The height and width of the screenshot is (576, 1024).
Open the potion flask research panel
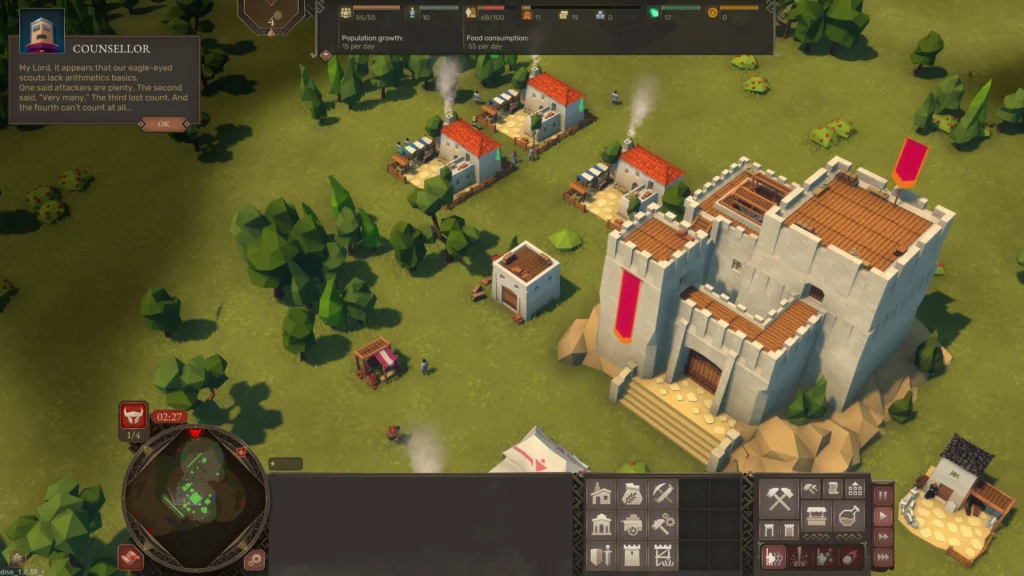(849, 517)
